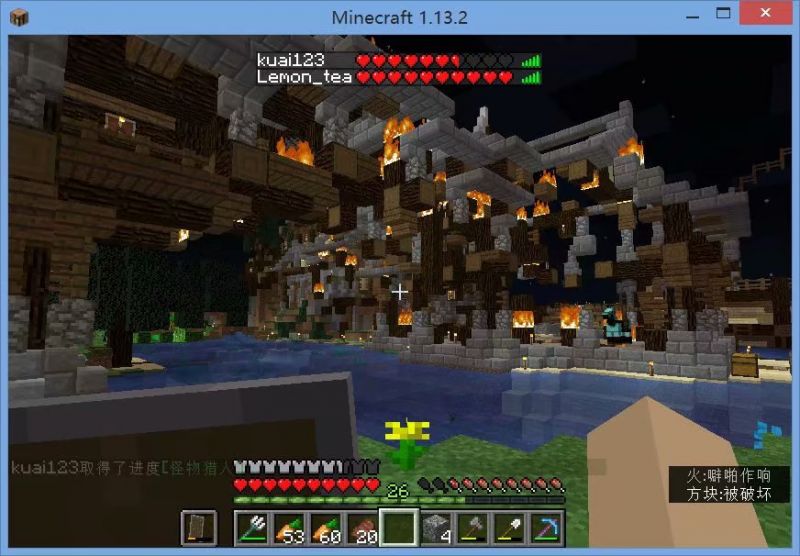Select the trident hotbar slot
The width and height of the screenshot is (800, 556).
(253, 527)
